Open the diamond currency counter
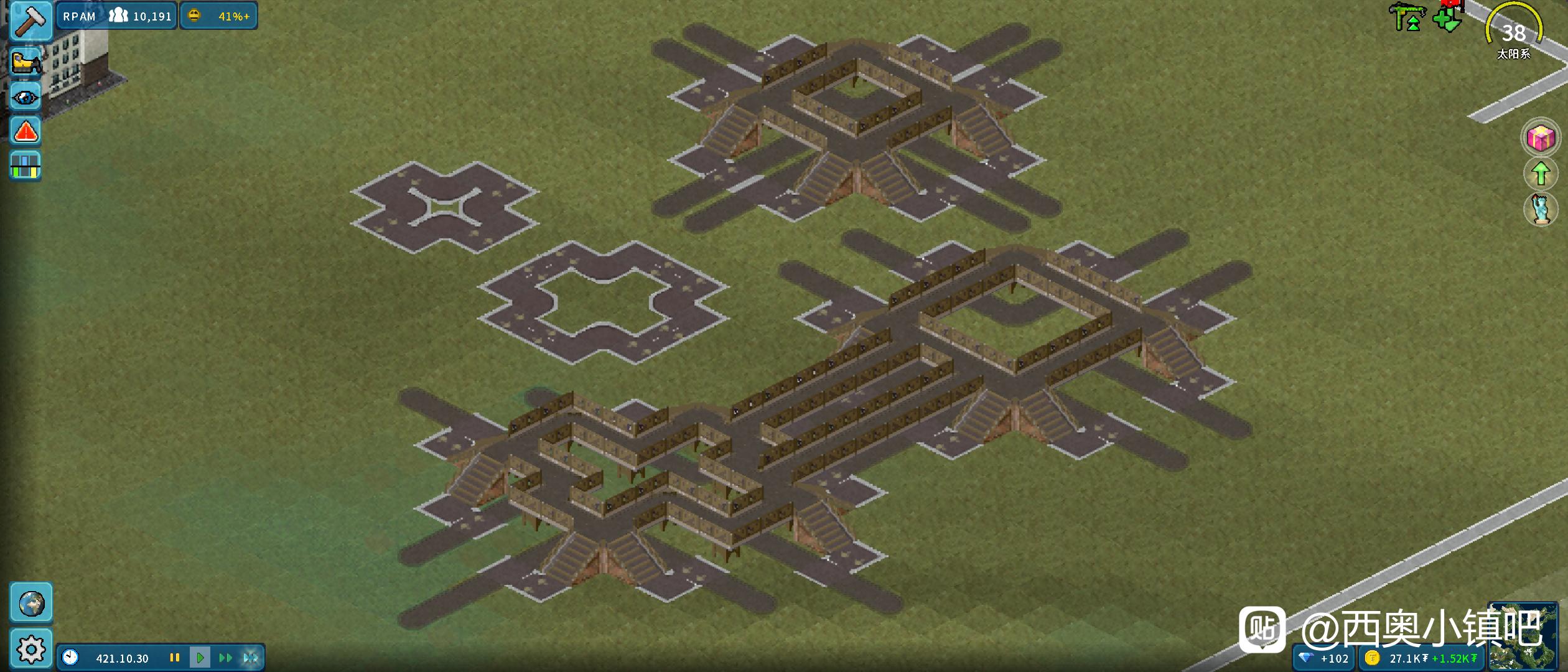This screenshot has height=672, width=1568. 1325,658
